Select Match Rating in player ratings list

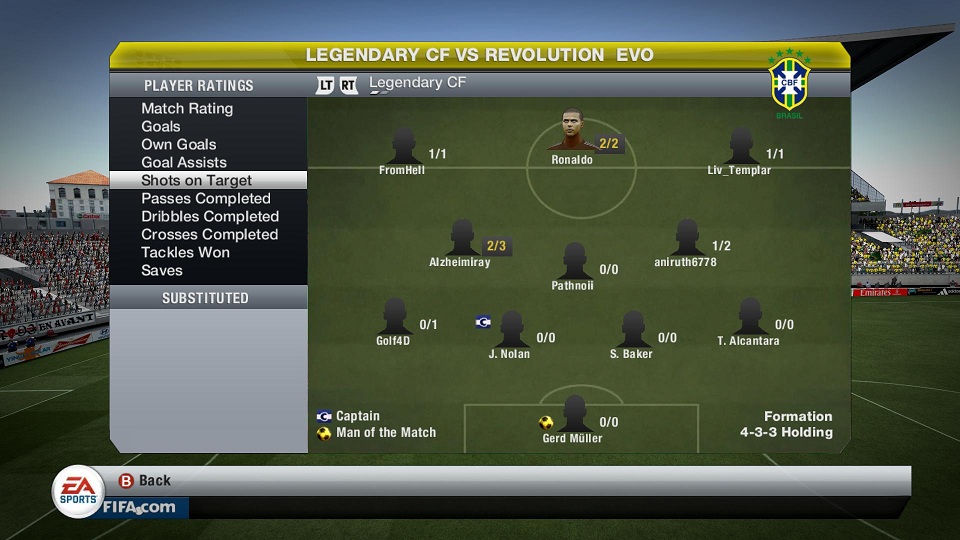click(x=187, y=108)
